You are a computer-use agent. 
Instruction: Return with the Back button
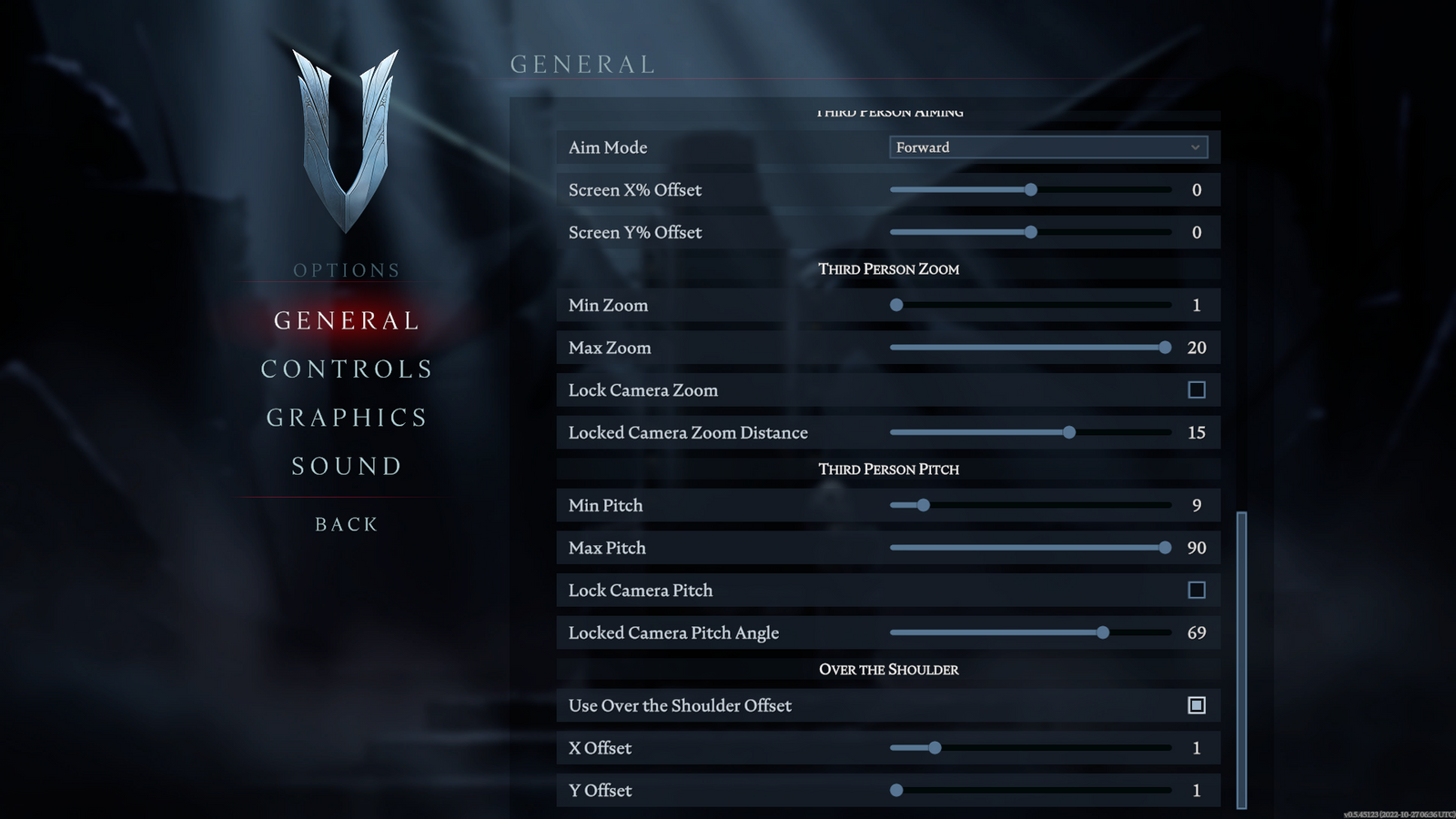pyautogui.click(x=347, y=524)
